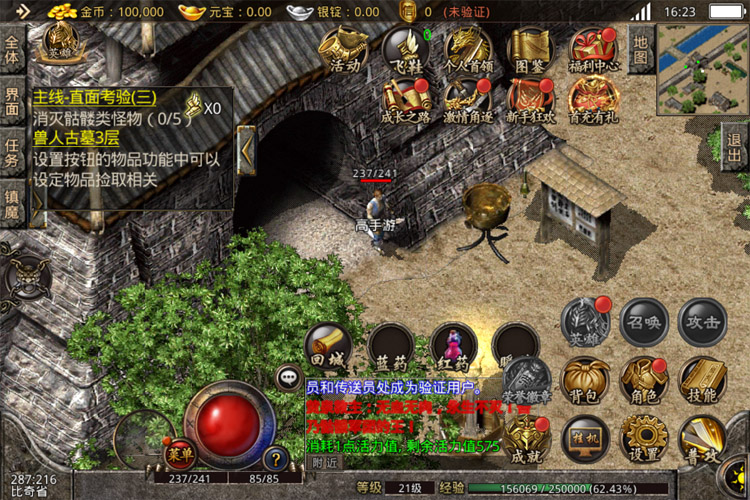Use the 回城 town return scroll

tap(328, 345)
